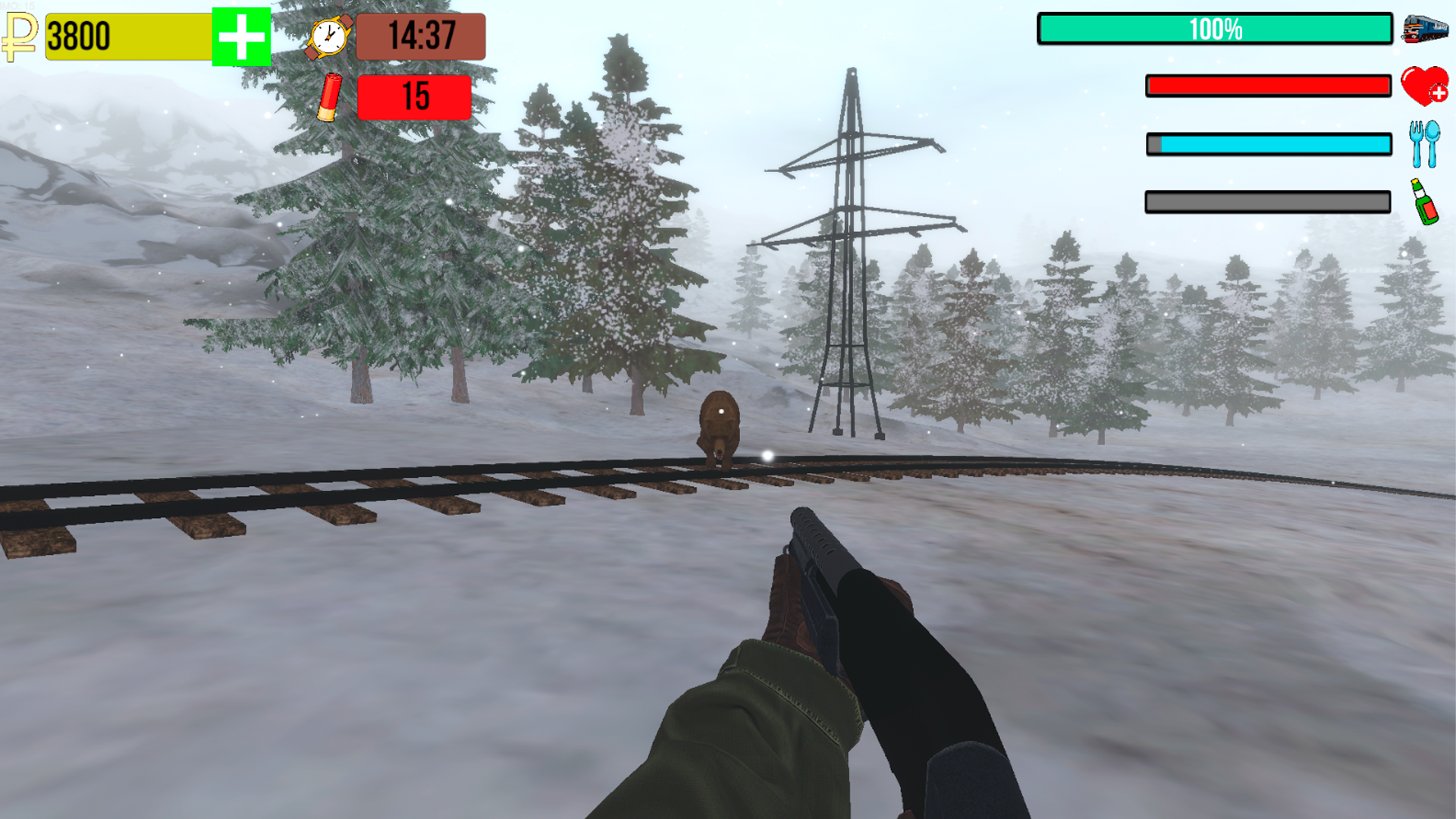This screenshot has width=1456, height=819.
Task: Click the red shotgun shell ammo icon
Action: [329, 99]
